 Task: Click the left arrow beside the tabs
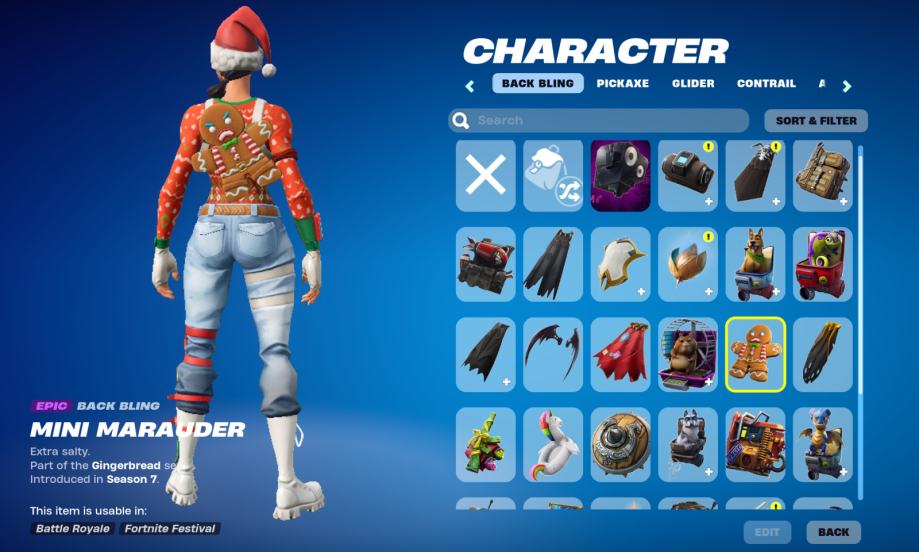[x=470, y=86]
